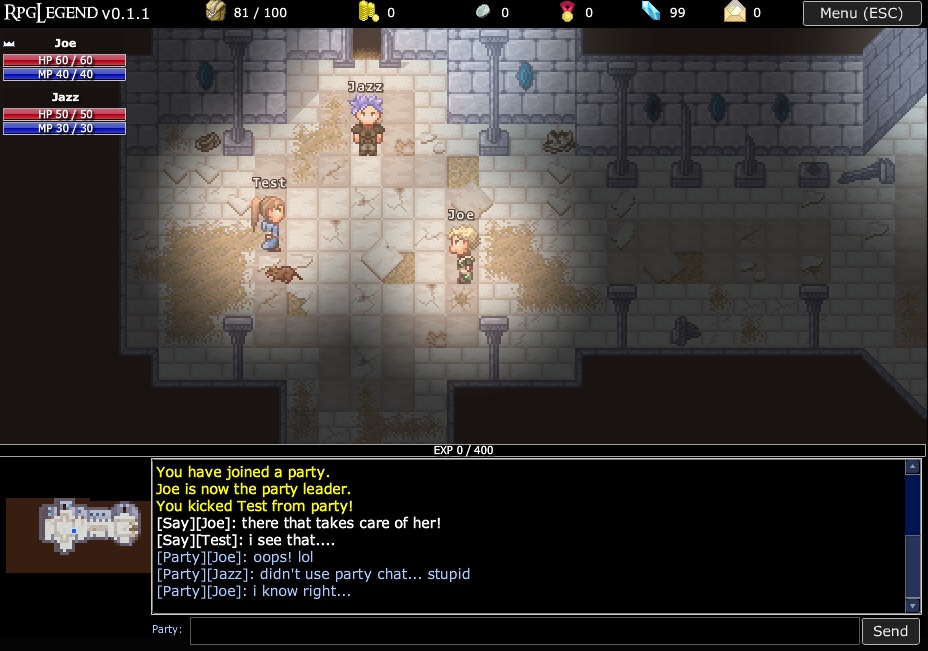Click the silver ore icon
Viewport: 928px width, 651px height.
click(x=481, y=13)
